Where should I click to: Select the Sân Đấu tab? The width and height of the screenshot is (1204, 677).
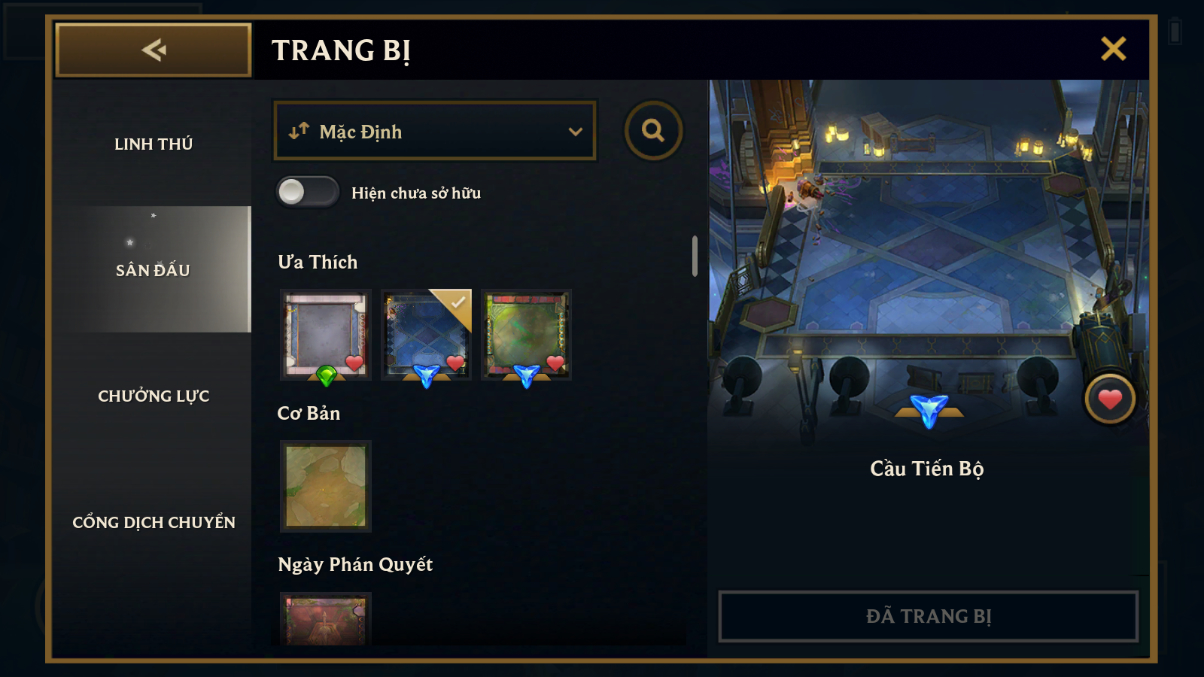[x=153, y=270]
